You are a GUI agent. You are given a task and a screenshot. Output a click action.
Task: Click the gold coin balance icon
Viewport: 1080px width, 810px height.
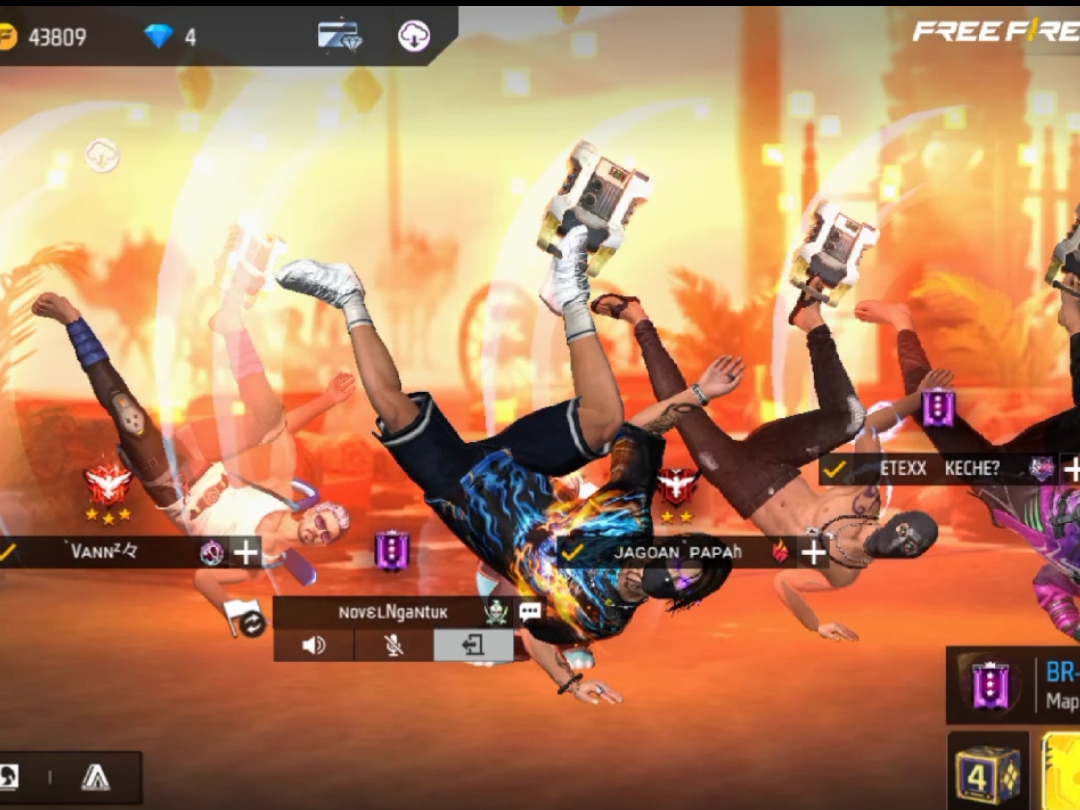click(x=8, y=37)
